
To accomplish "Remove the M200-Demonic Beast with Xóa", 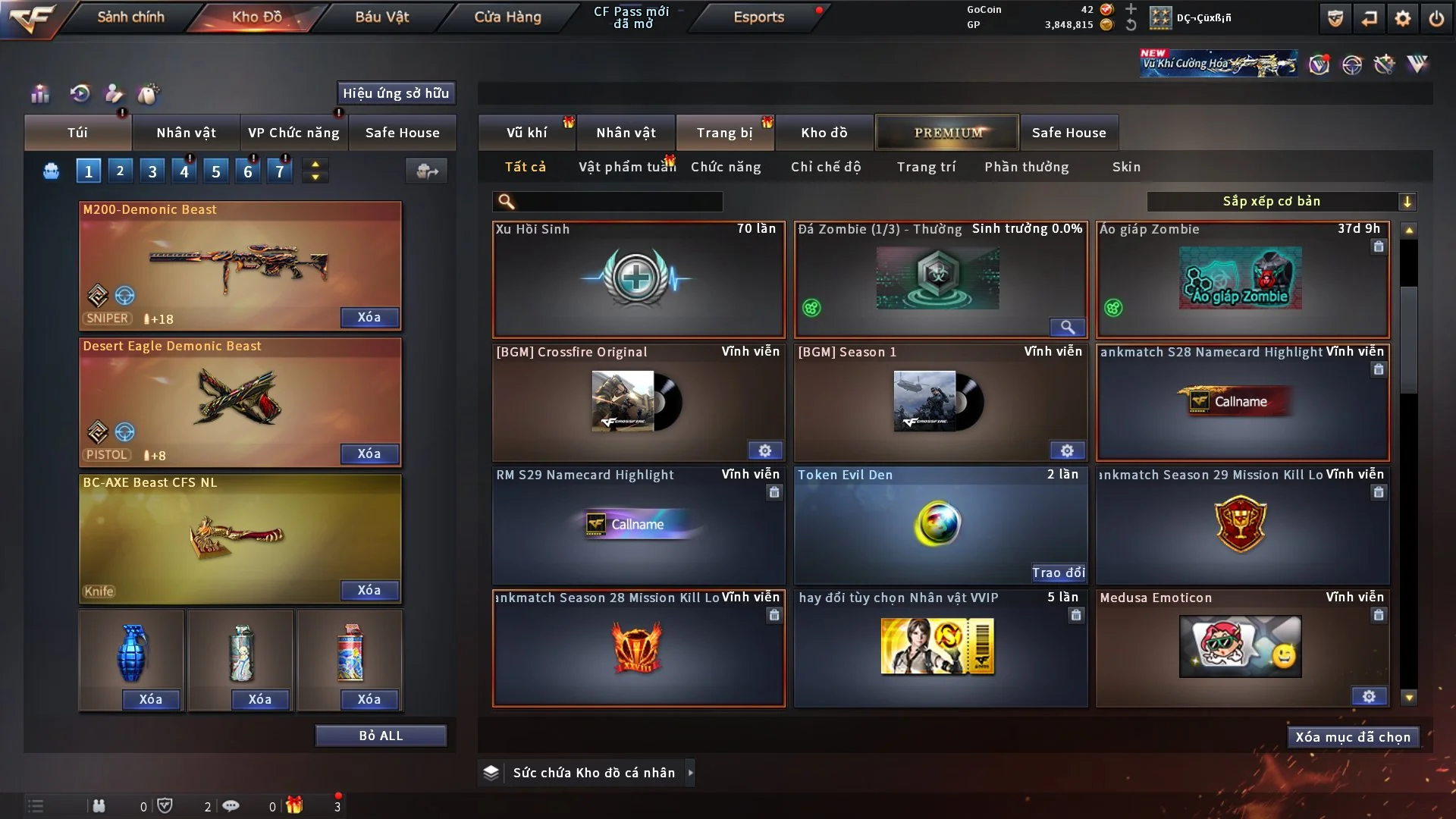I will pos(369,317).
